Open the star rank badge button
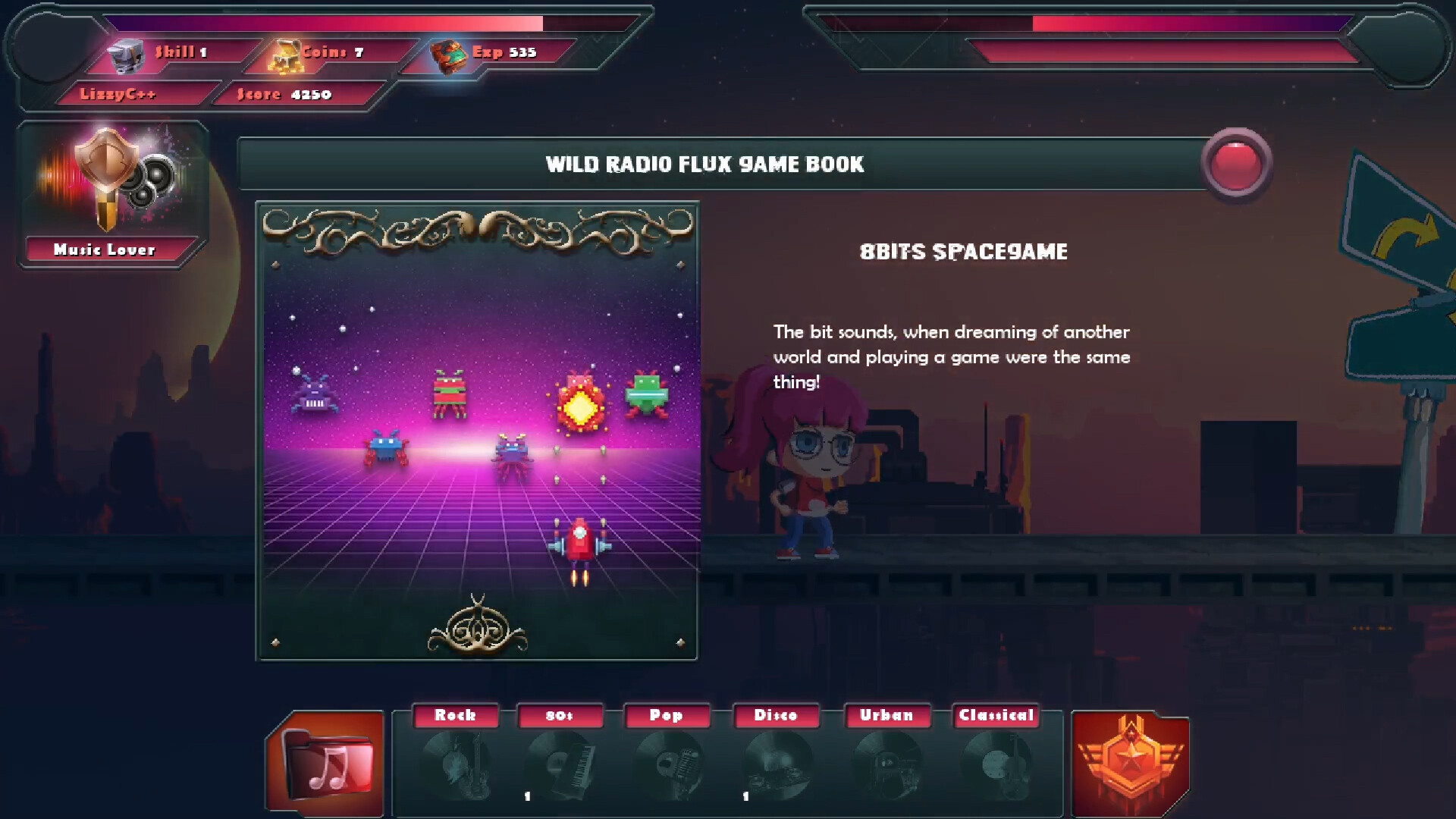 pyautogui.click(x=1130, y=764)
